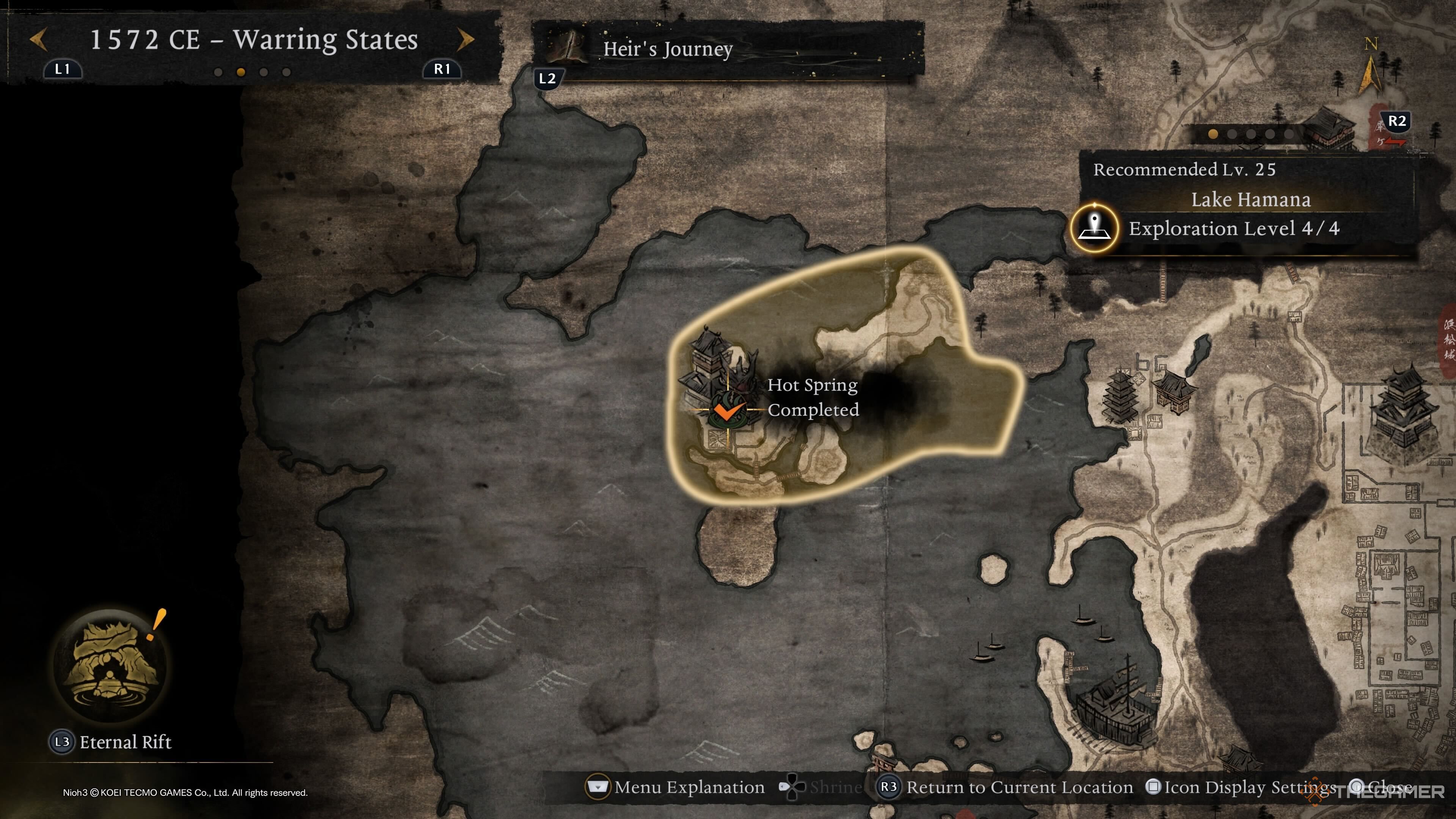The height and width of the screenshot is (819, 1456).
Task: Click the lake map location pin icon
Action: pos(1095,228)
